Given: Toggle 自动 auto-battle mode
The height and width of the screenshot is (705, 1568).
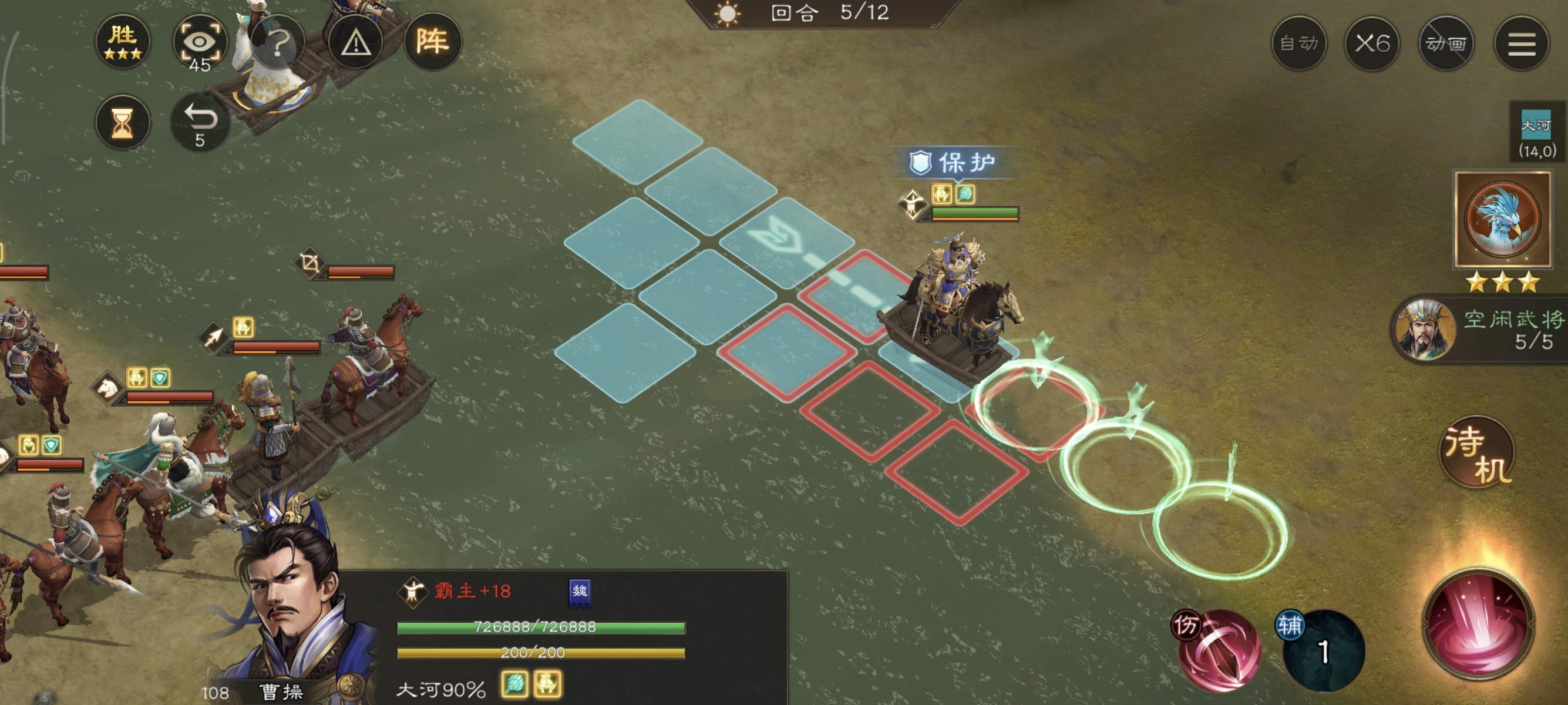Looking at the screenshot, I should tap(1300, 44).
